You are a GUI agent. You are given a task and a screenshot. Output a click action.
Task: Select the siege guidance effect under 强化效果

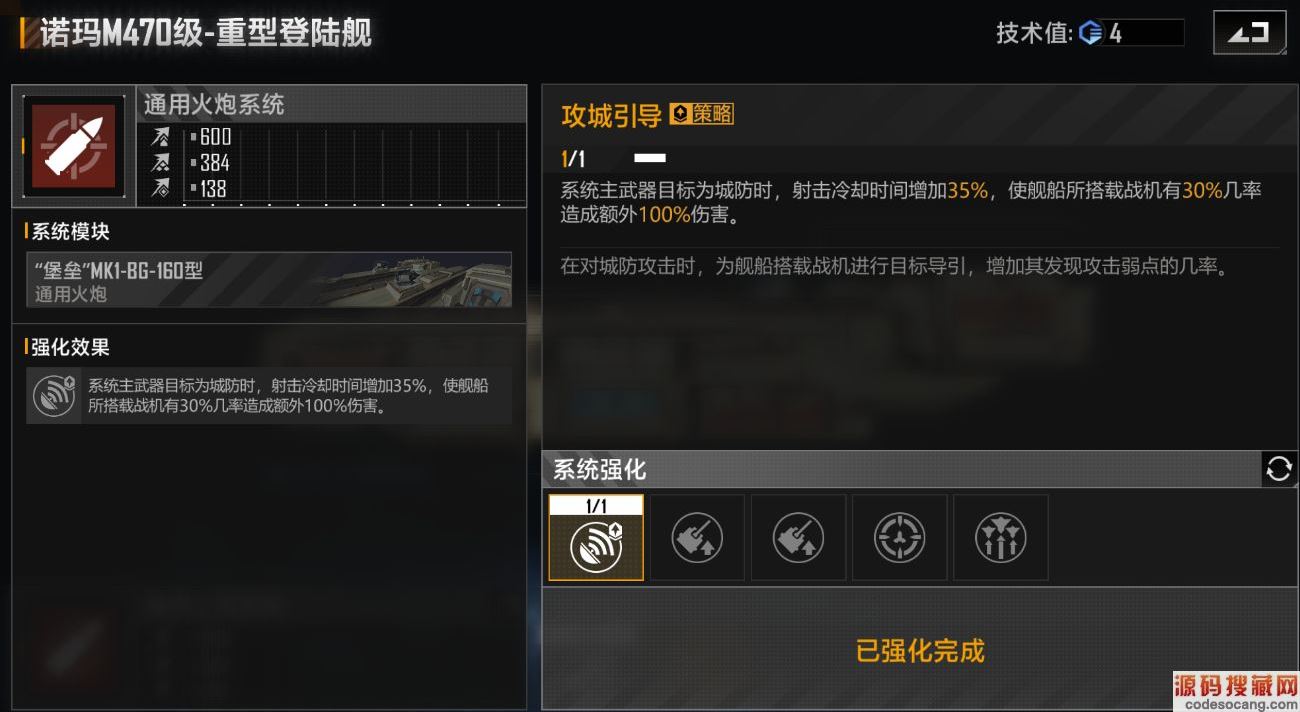269,395
